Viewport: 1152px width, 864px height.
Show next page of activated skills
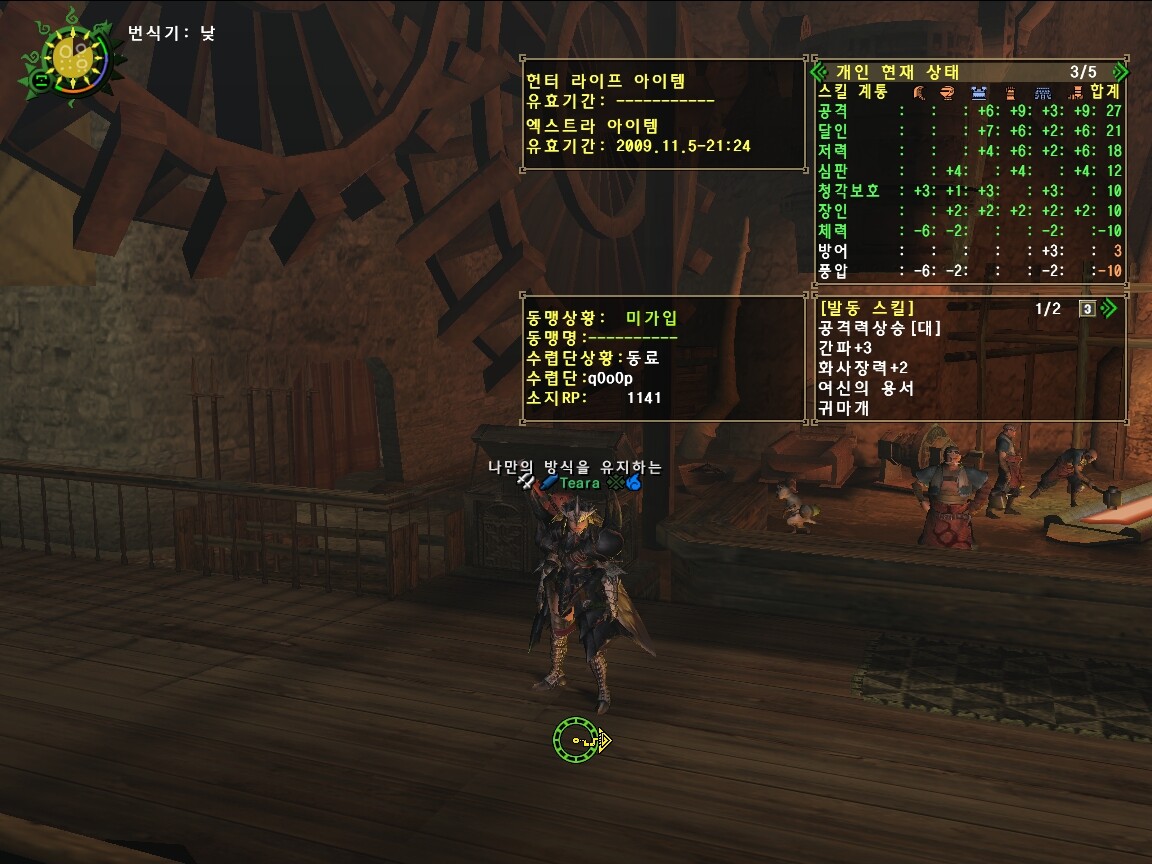coord(1108,308)
